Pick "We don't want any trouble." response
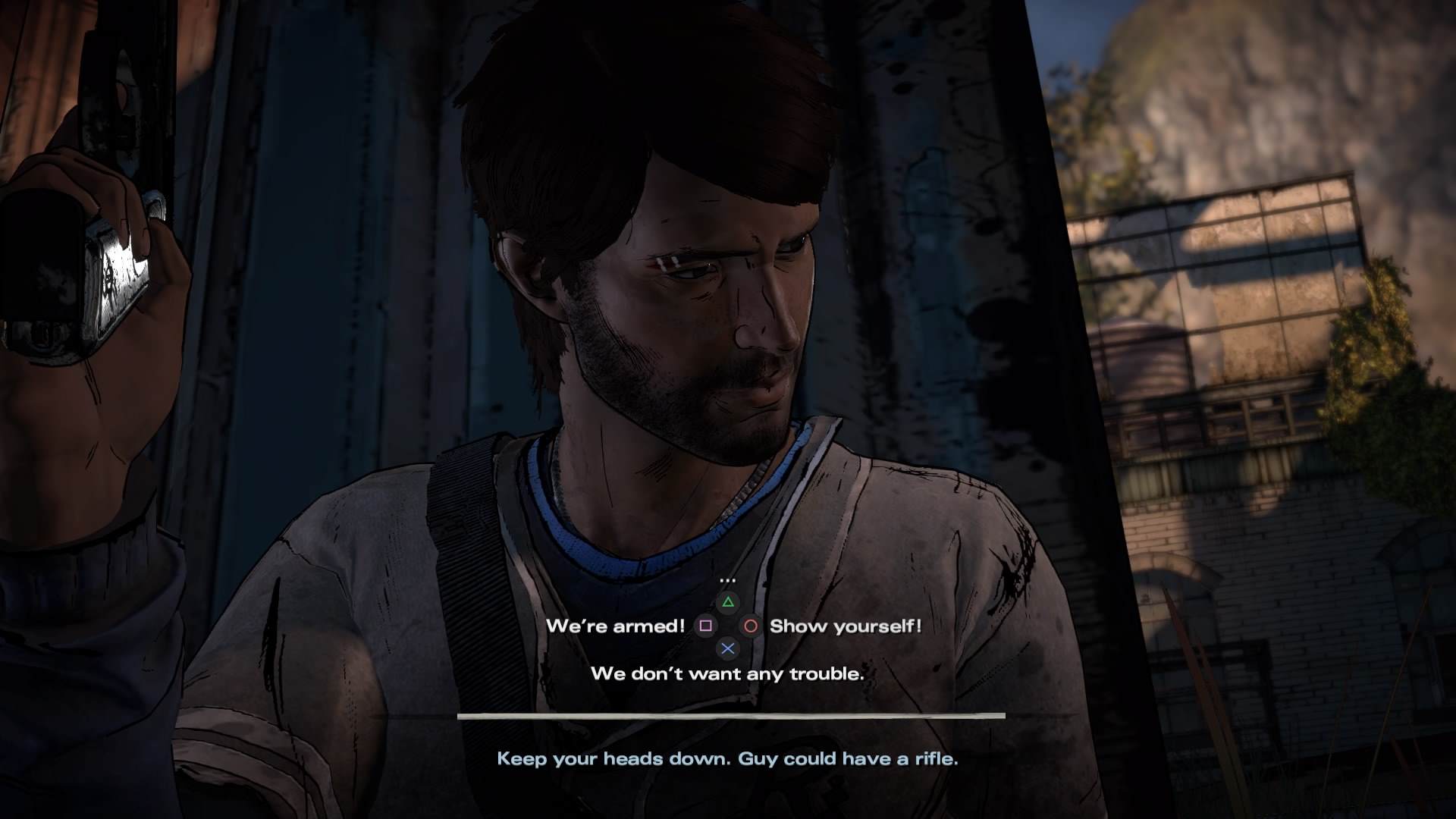The height and width of the screenshot is (819, 1456). (x=727, y=673)
